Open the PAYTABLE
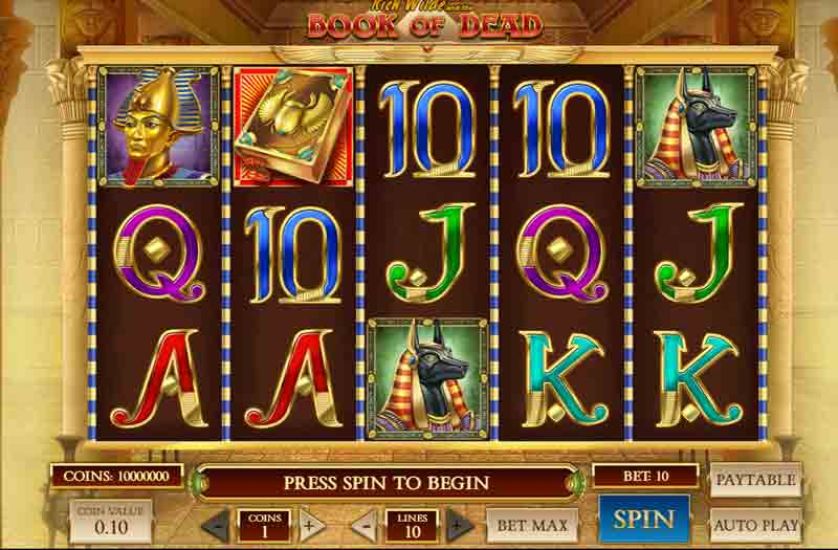This screenshot has width=838, height=550. pos(756,480)
